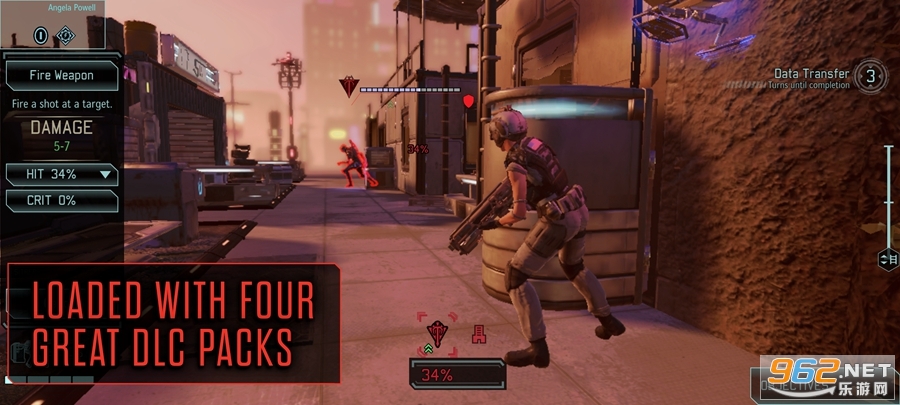Click the floor-level camera toggle icon

click(887, 260)
